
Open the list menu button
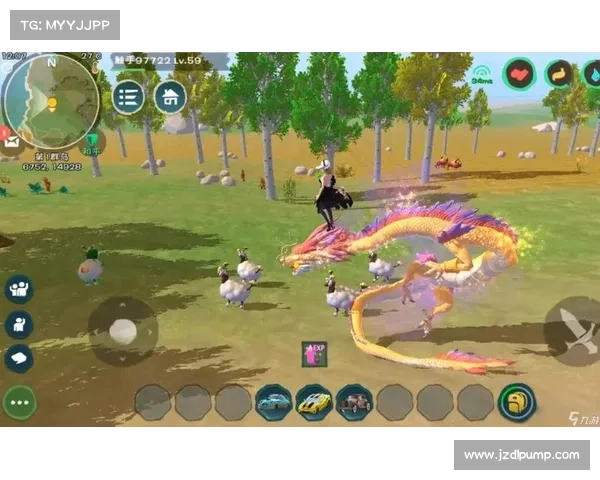click(128, 97)
